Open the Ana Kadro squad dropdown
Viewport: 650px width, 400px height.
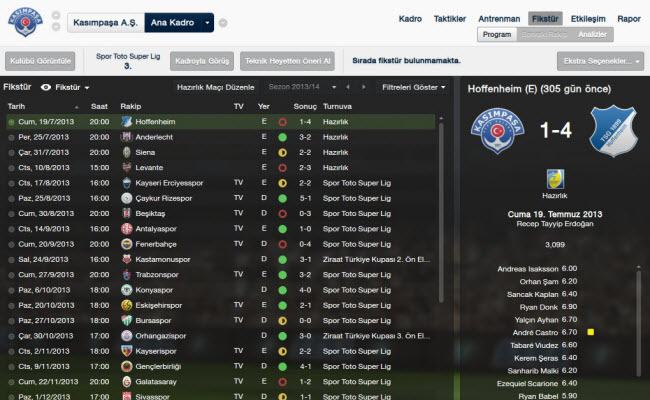point(179,22)
